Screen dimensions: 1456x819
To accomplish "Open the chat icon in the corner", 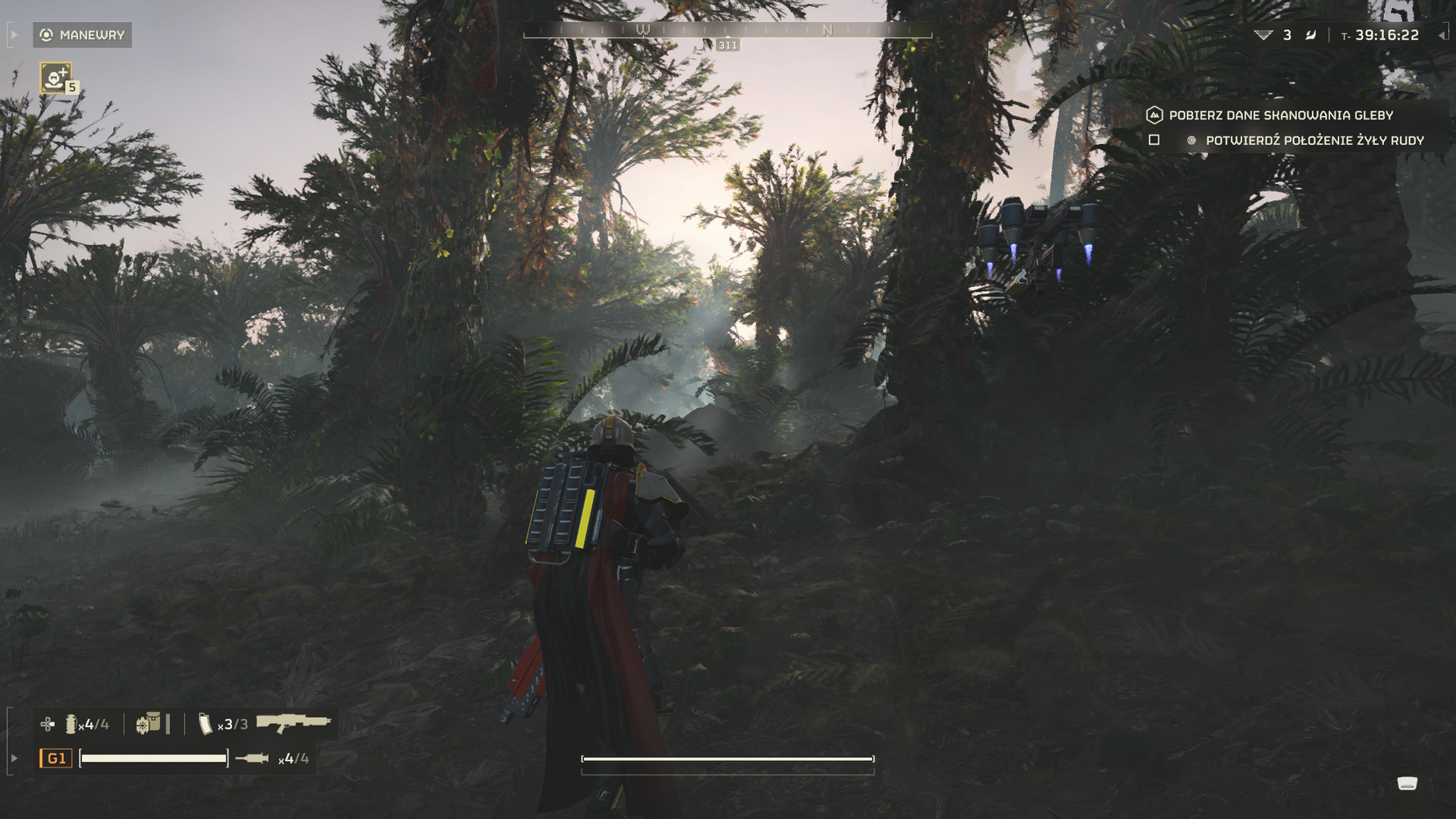I will click(x=1407, y=783).
